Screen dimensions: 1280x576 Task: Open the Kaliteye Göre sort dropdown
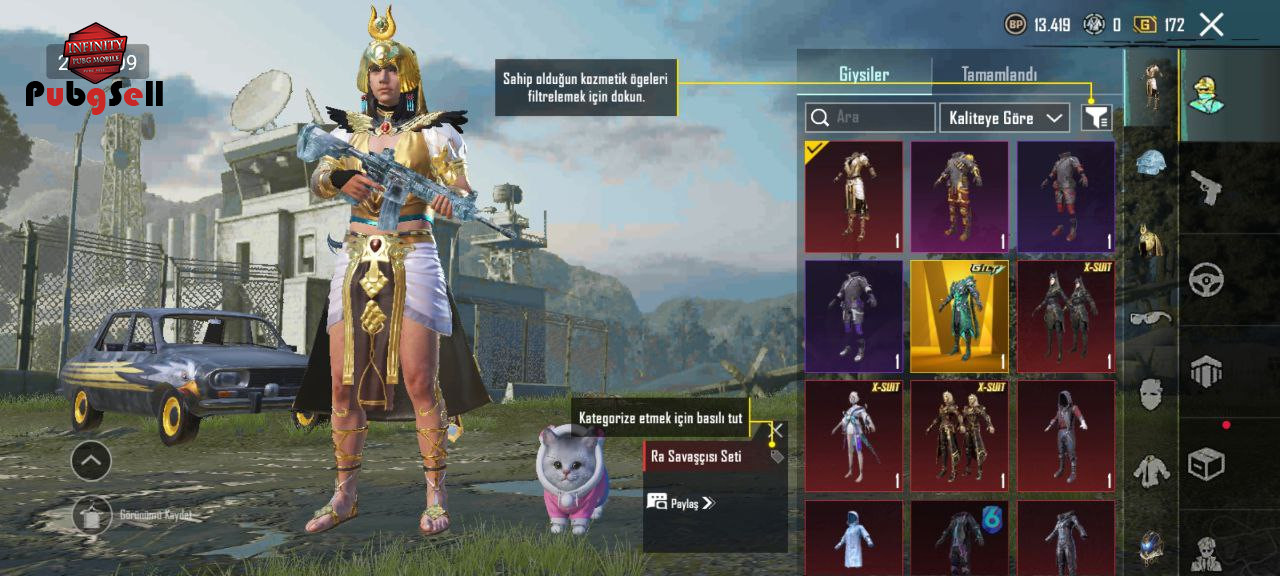[1004, 118]
